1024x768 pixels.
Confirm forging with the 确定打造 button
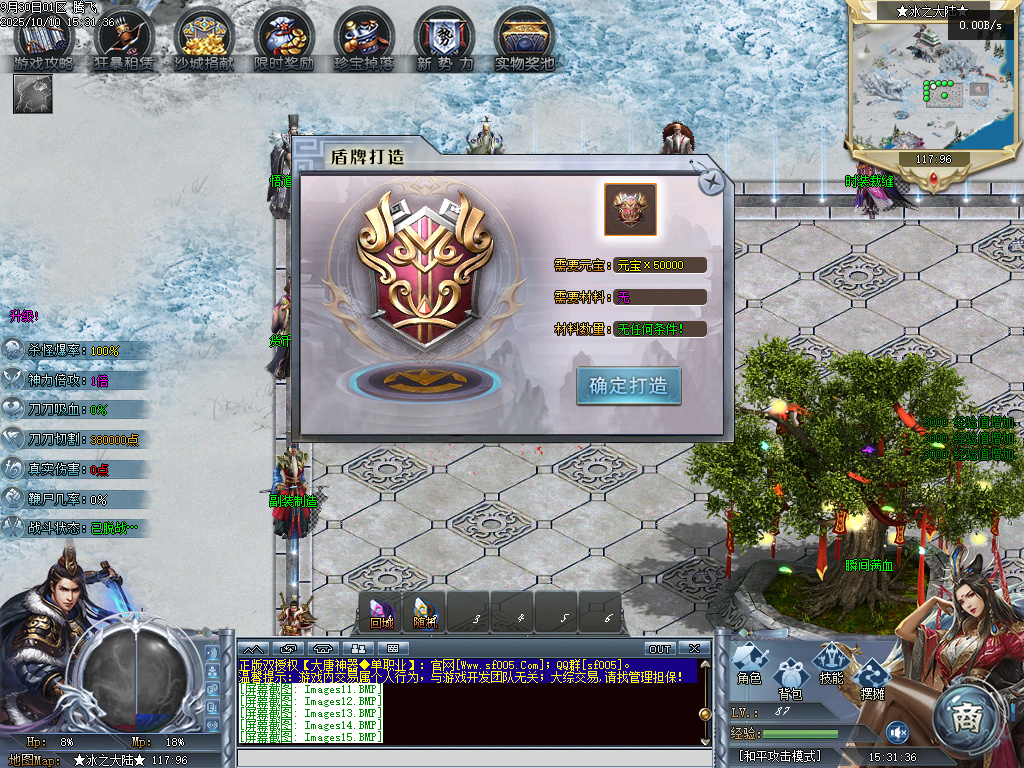click(x=628, y=386)
